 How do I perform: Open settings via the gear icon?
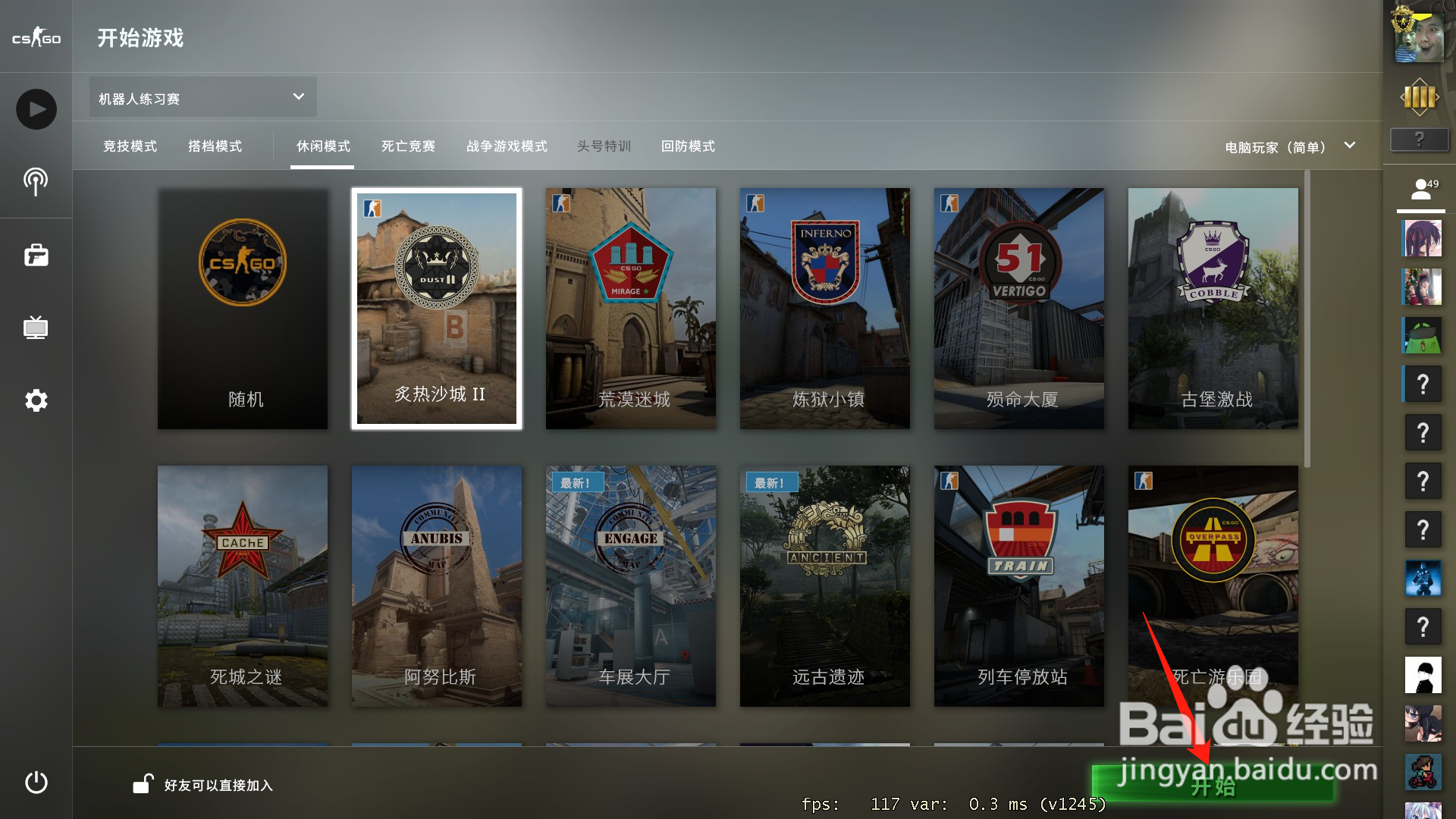click(36, 400)
